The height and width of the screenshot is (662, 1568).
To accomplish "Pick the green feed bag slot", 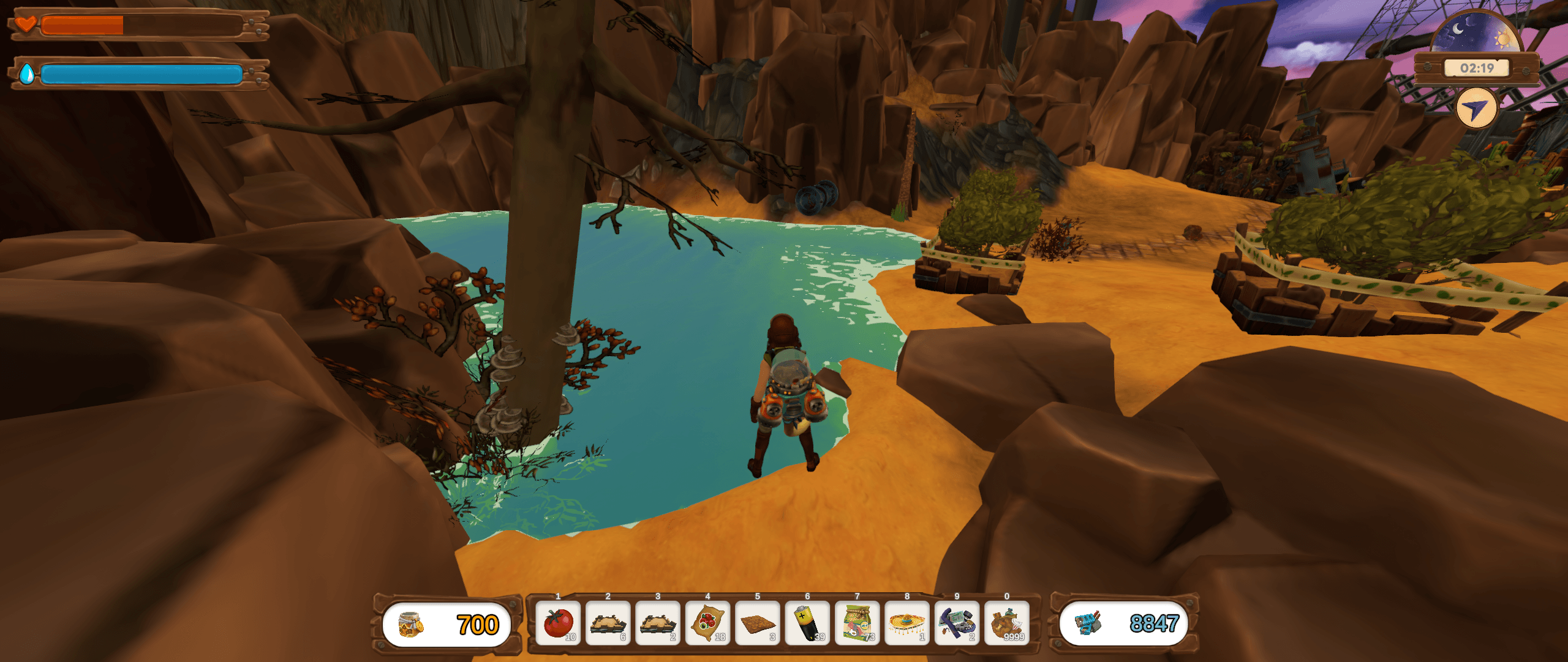I will 858,623.
